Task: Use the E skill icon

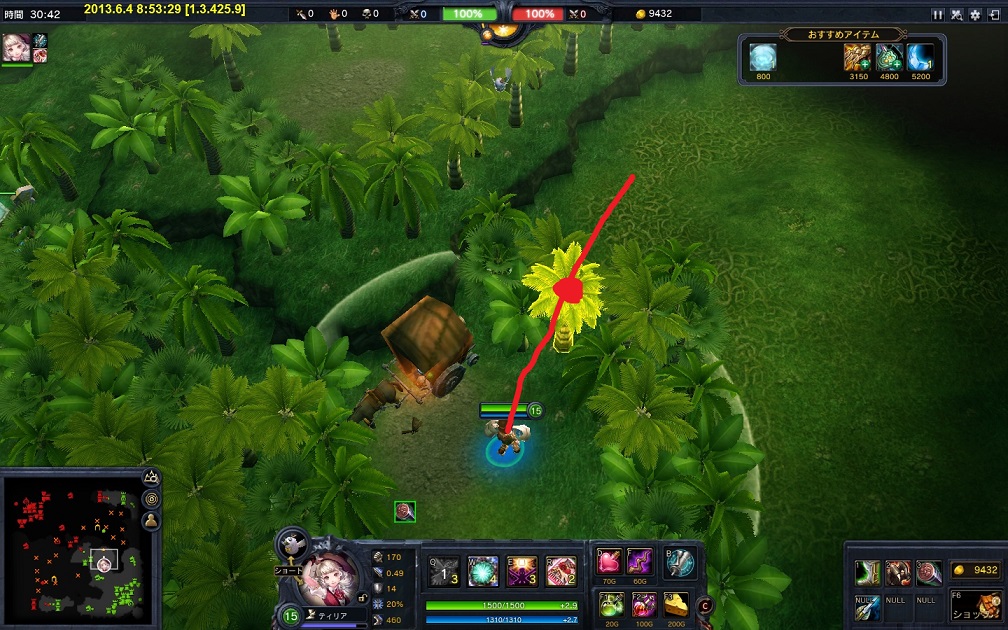Action: click(x=522, y=571)
